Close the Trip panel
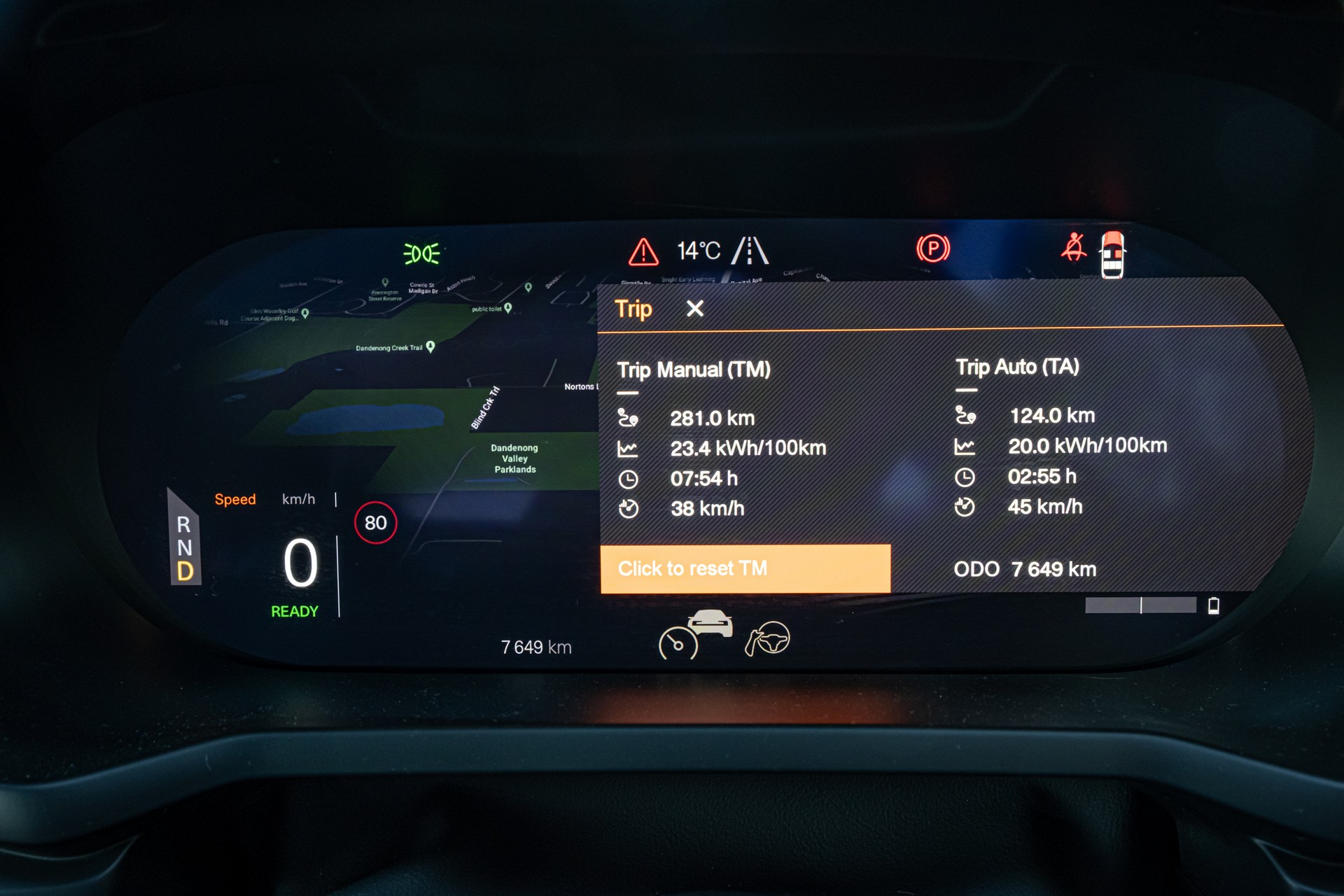The image size is (1344, 896). [694, 309]
